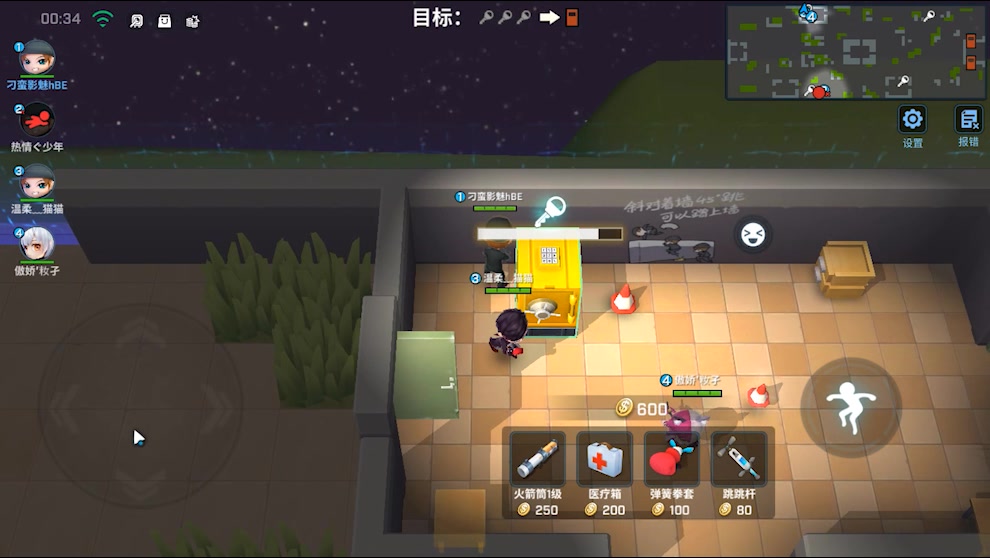Open the 报错 error report button
990x558 pixels.
[x=968, y=121]
